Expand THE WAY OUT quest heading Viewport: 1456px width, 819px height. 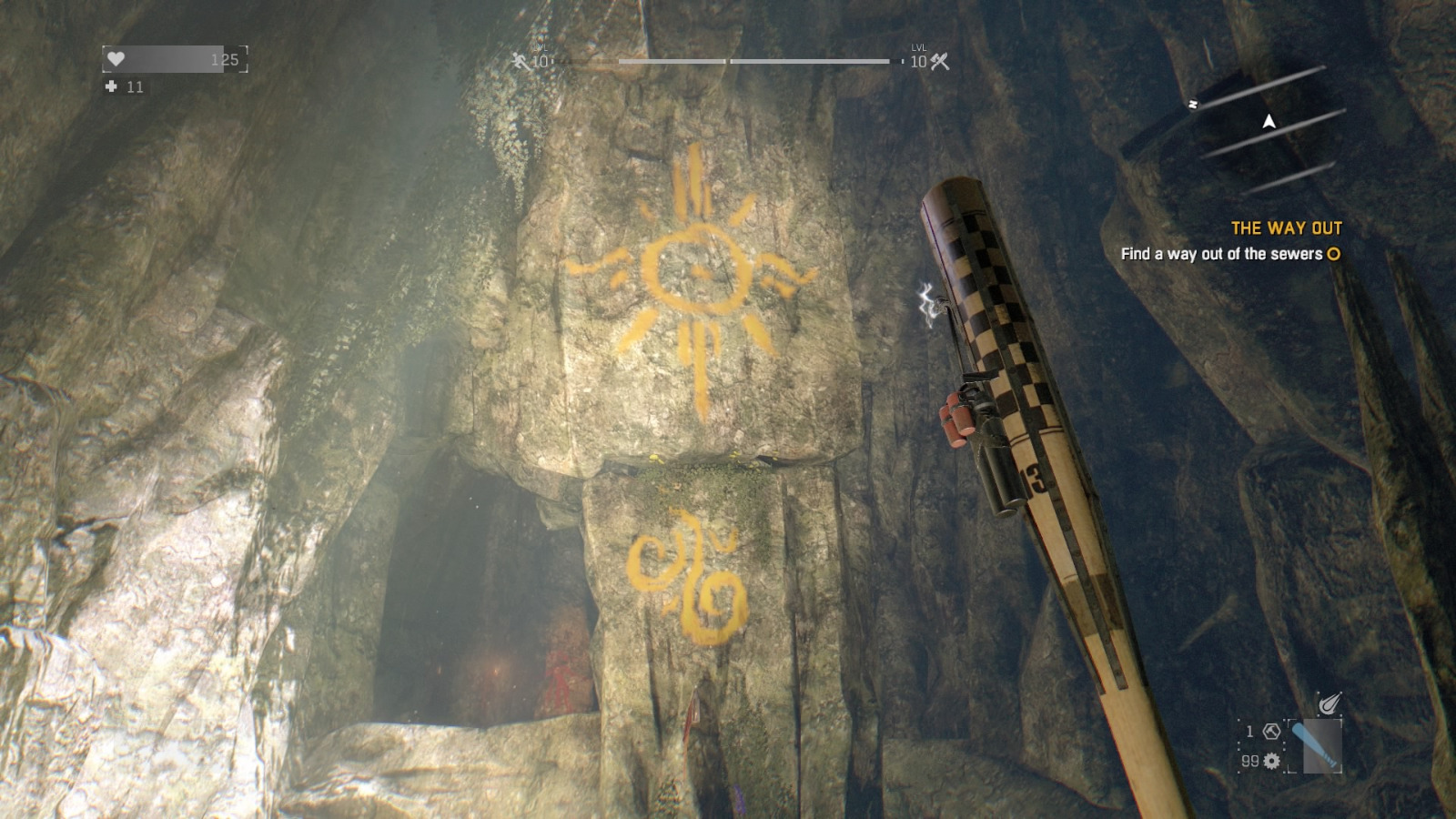[x=1289, y=229]
